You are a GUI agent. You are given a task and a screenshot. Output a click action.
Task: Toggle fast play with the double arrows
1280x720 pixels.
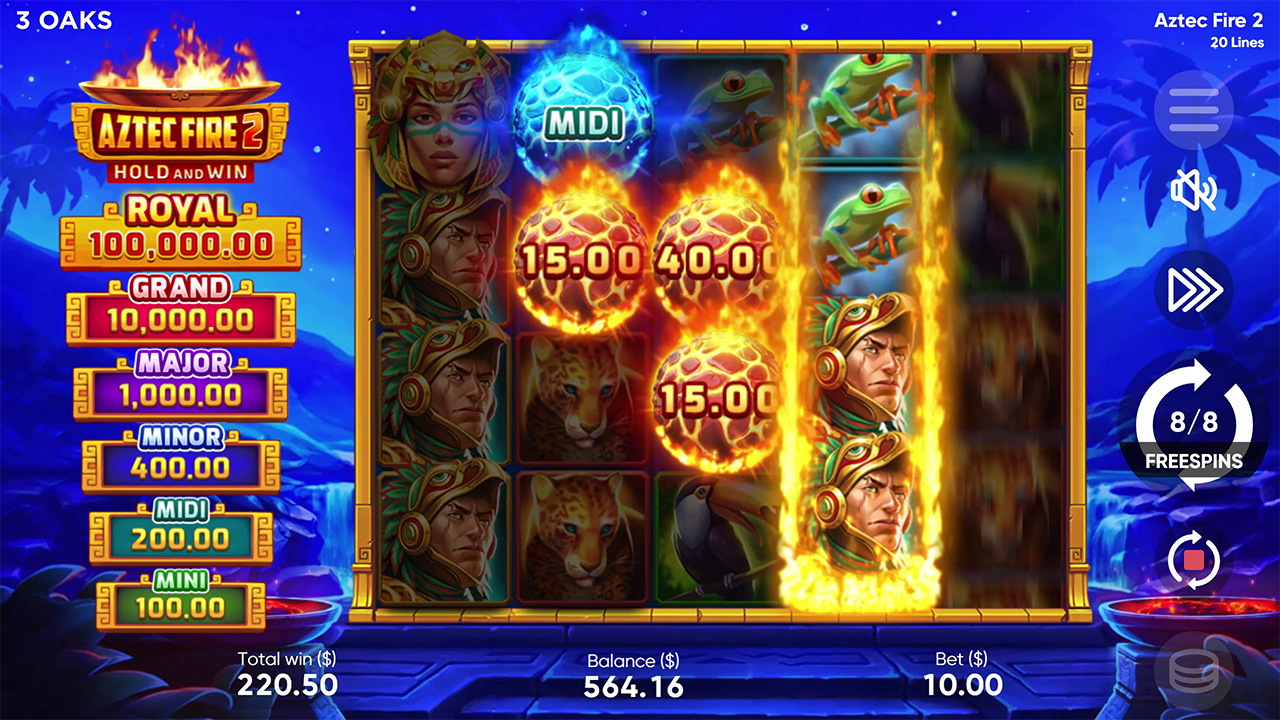click(x=1193, y=290)
